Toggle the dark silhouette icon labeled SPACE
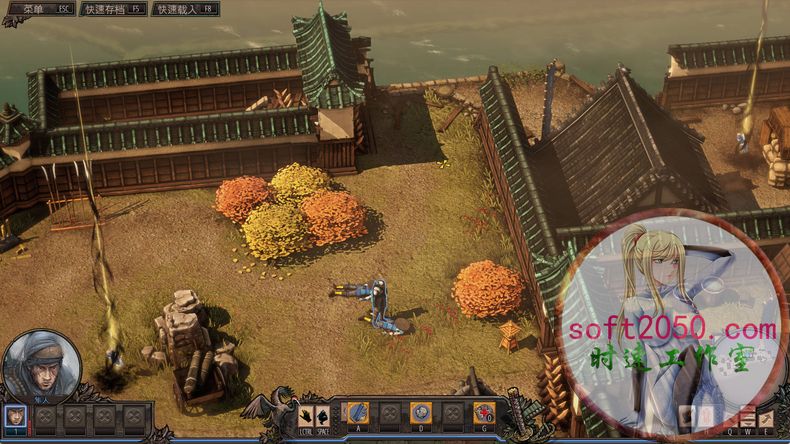This screenshot has height=444, width=790. [325, 413]
